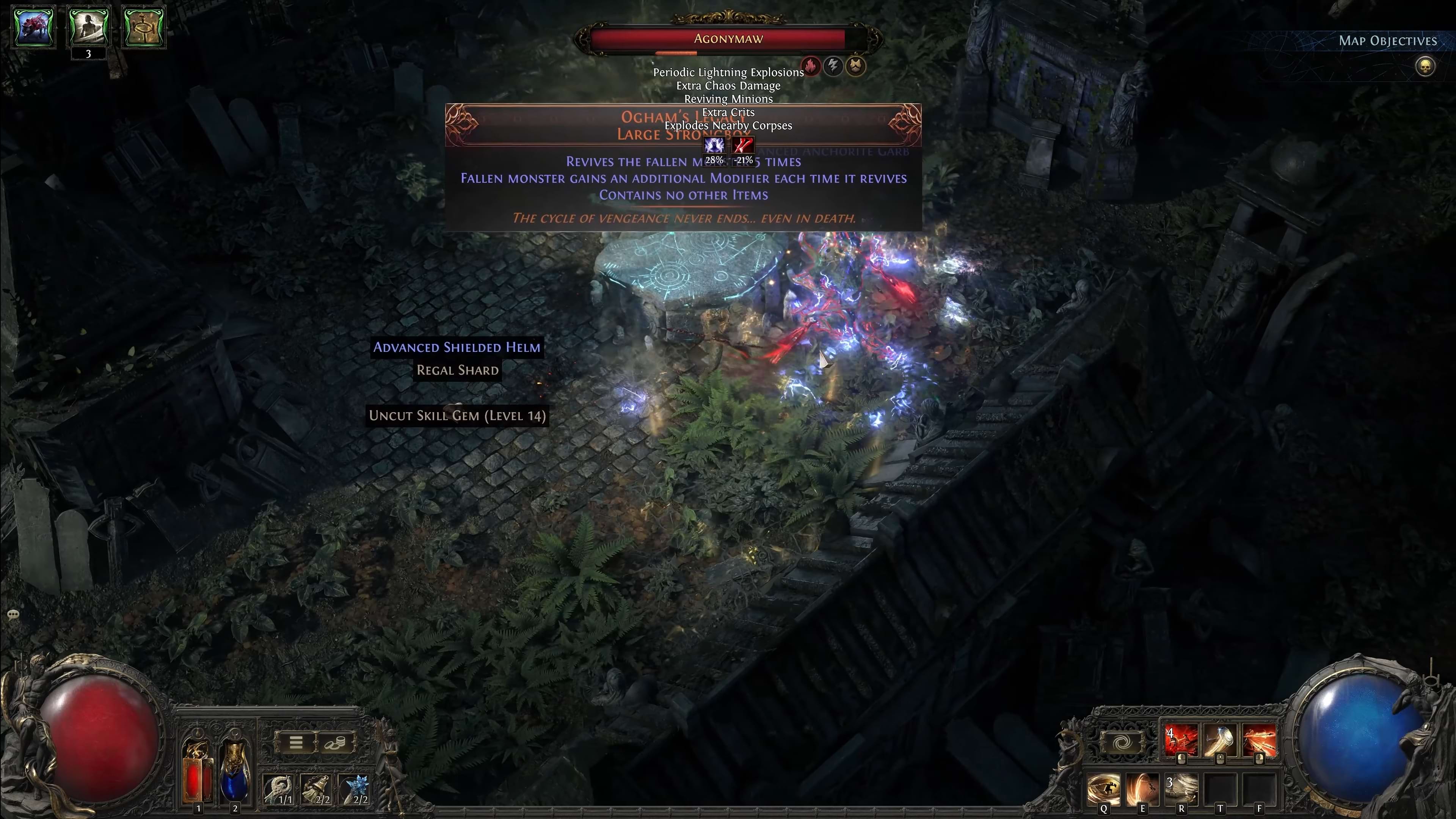Click the red beast buff icon
Screen dimensions: 1456x819
[34, 26]
